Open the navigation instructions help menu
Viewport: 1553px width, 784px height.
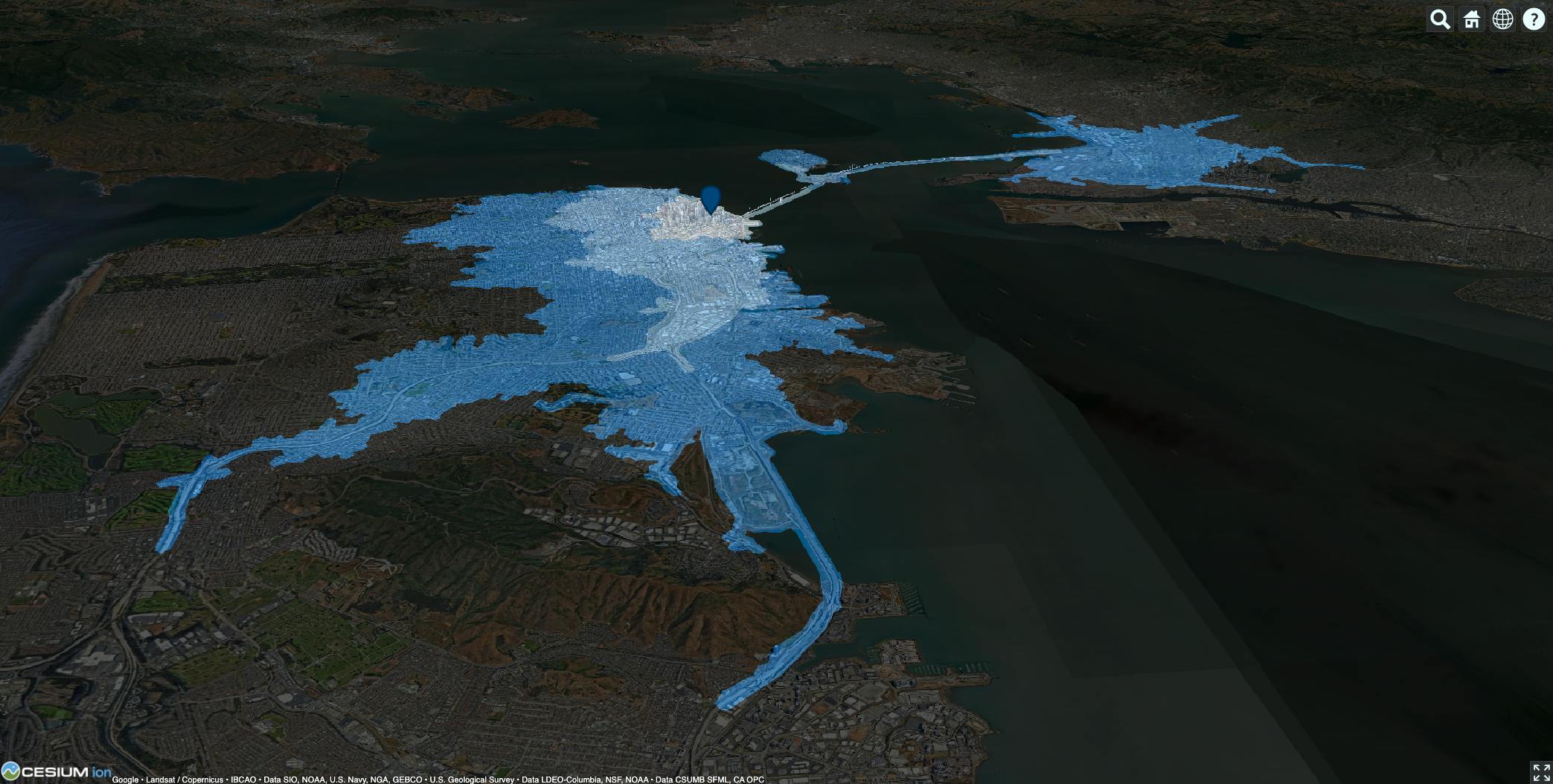pos(1534,19)
